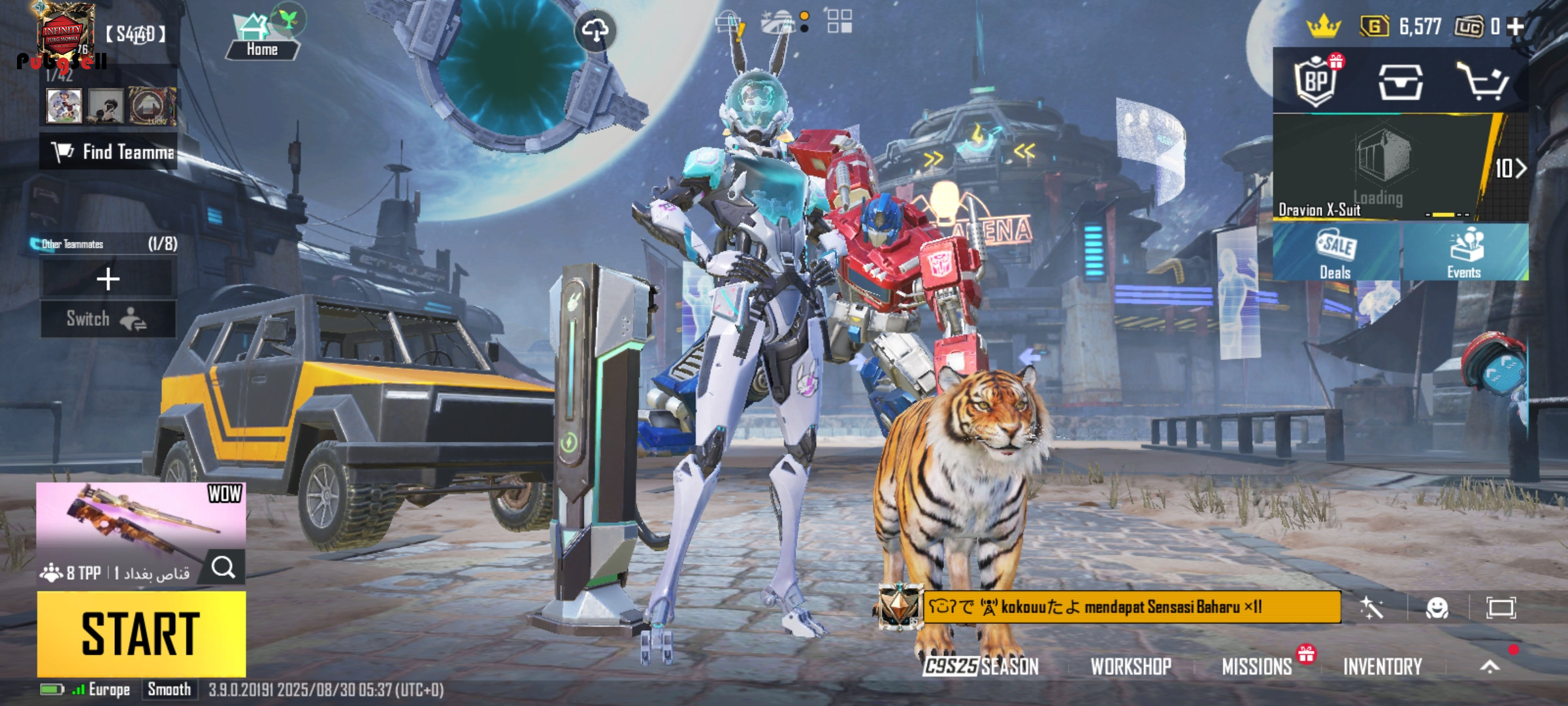
Task: Open the SALE Deals panel
Action: point(1335,252)
